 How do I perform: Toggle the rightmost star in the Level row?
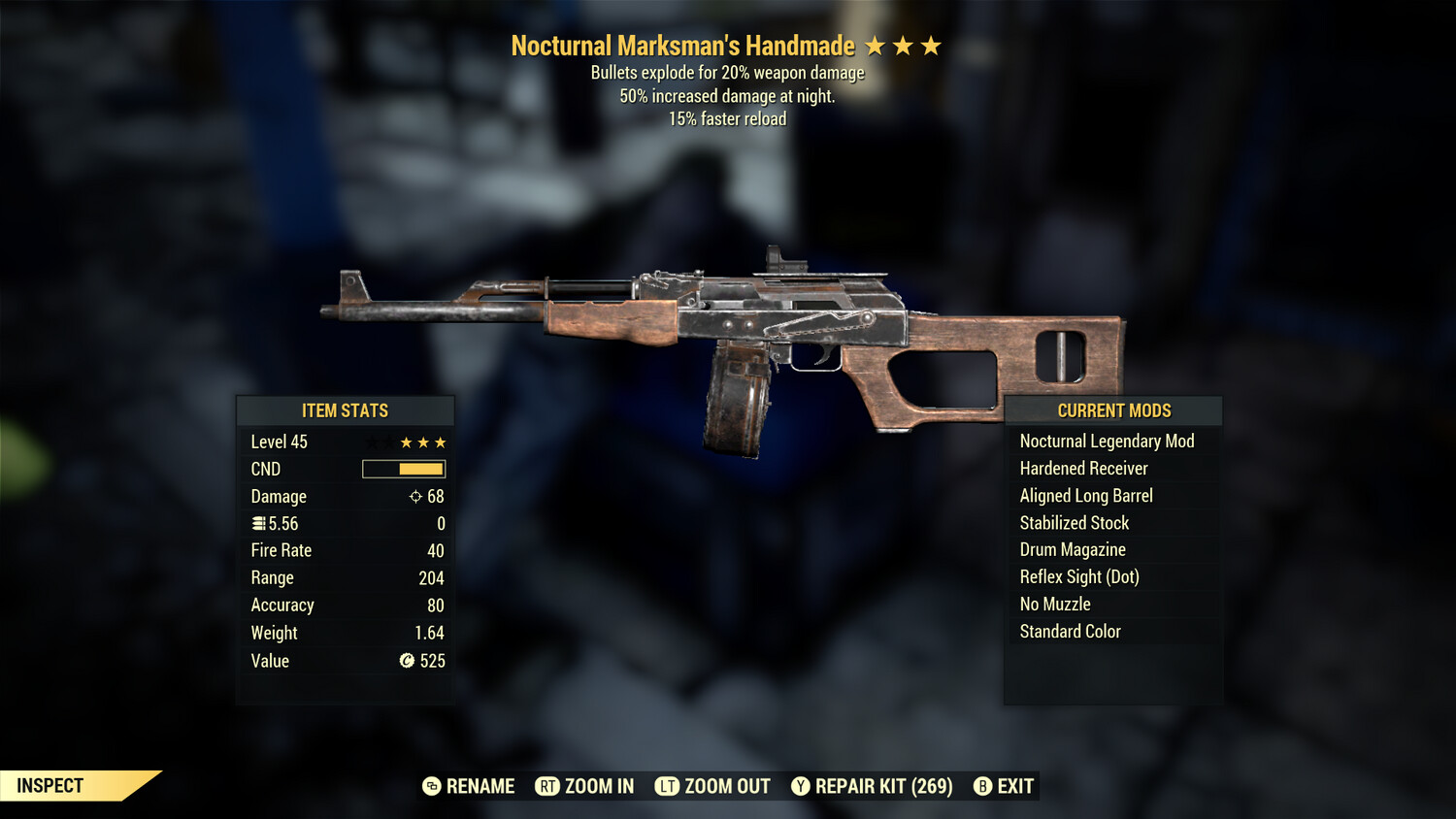click(442, 442)
